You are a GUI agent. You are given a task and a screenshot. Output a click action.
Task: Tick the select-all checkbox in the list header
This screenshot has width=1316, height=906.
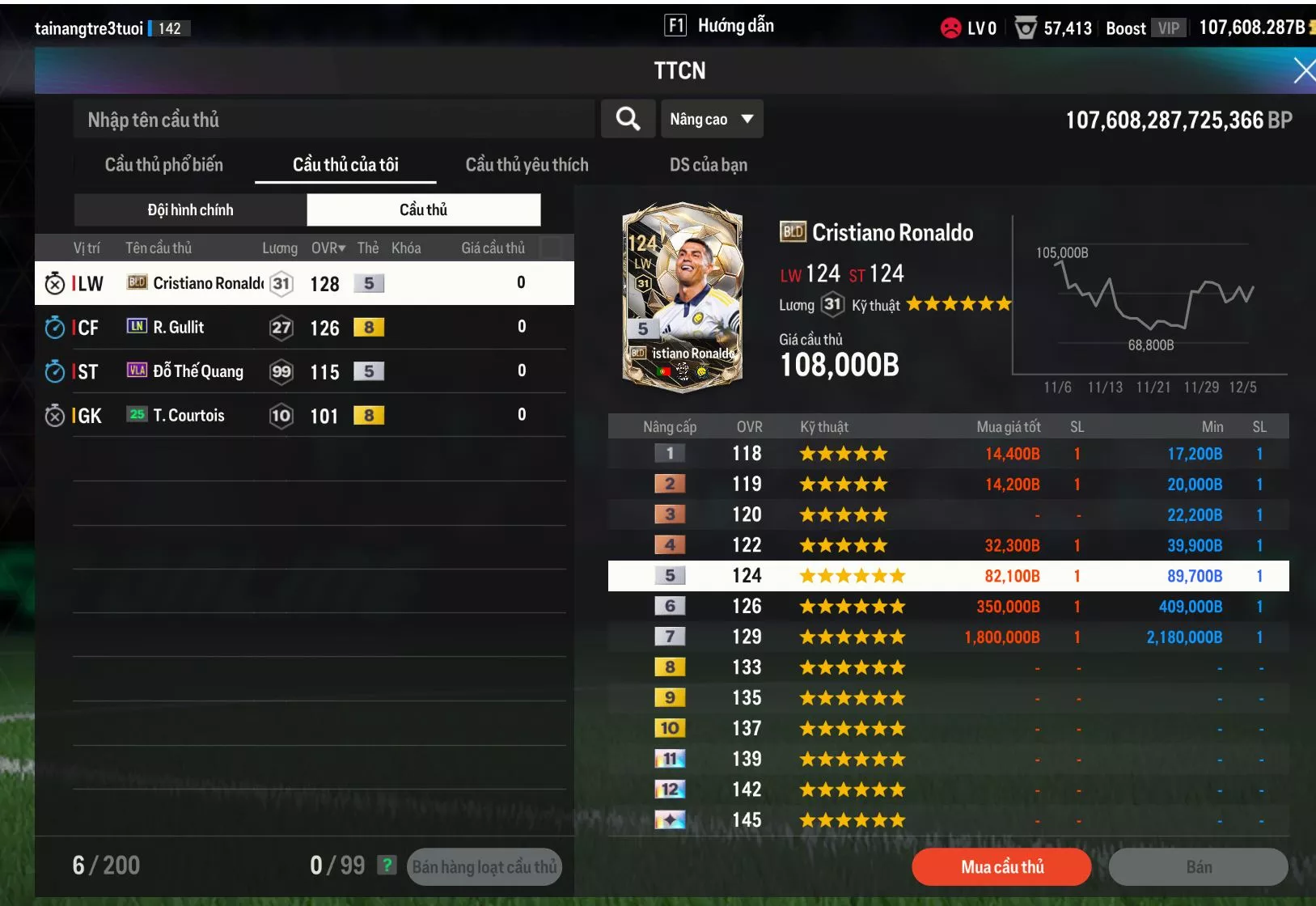[551, 248]
